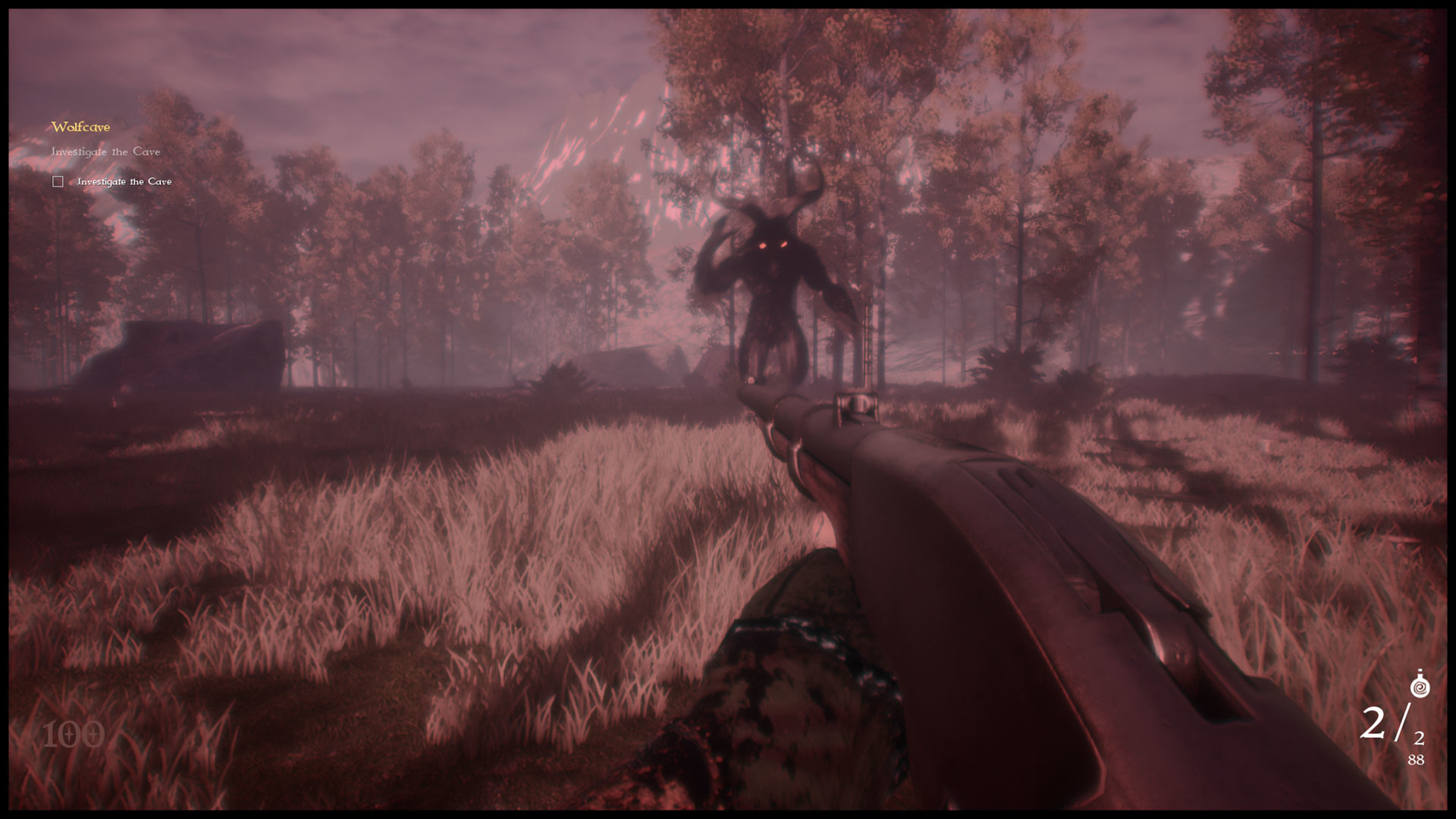The image size is (1456, 819).
Task: Expand the objective list under Wolfcave
Action: pyautogui.click(x=80, y=127)
